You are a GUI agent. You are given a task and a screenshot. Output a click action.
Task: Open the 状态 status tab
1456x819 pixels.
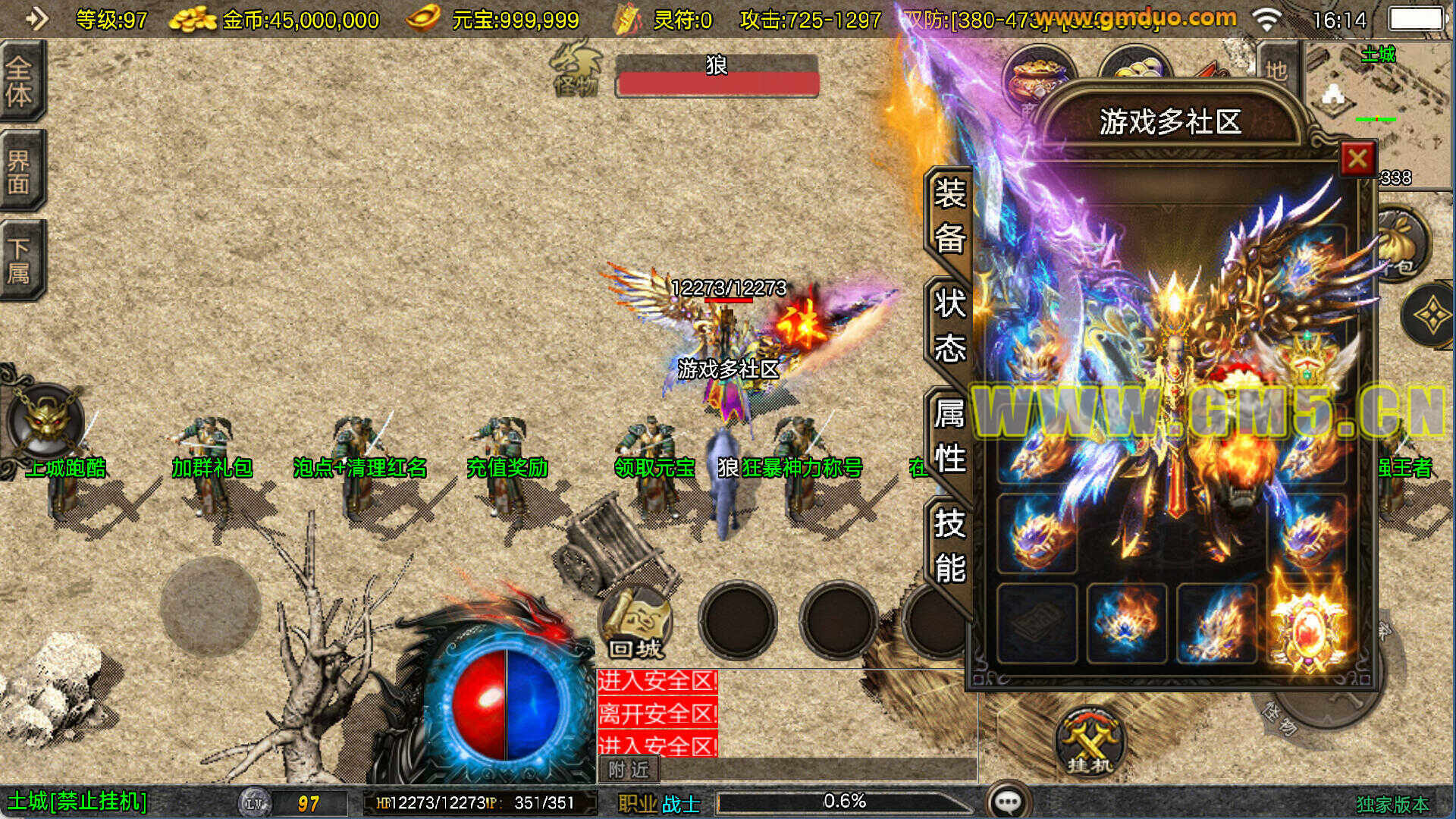pyautogui.click(x=949, y=325)
